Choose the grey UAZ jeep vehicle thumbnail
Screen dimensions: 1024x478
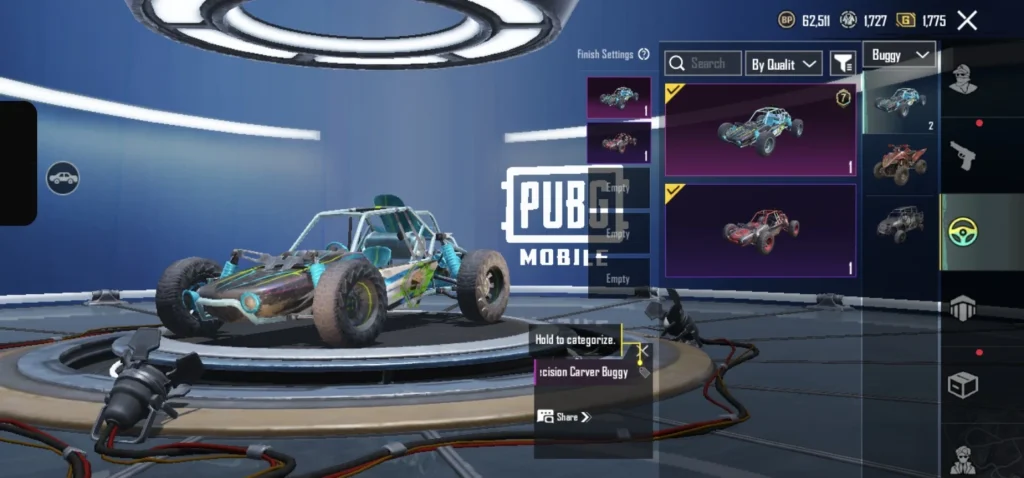(x=900, y=223)
